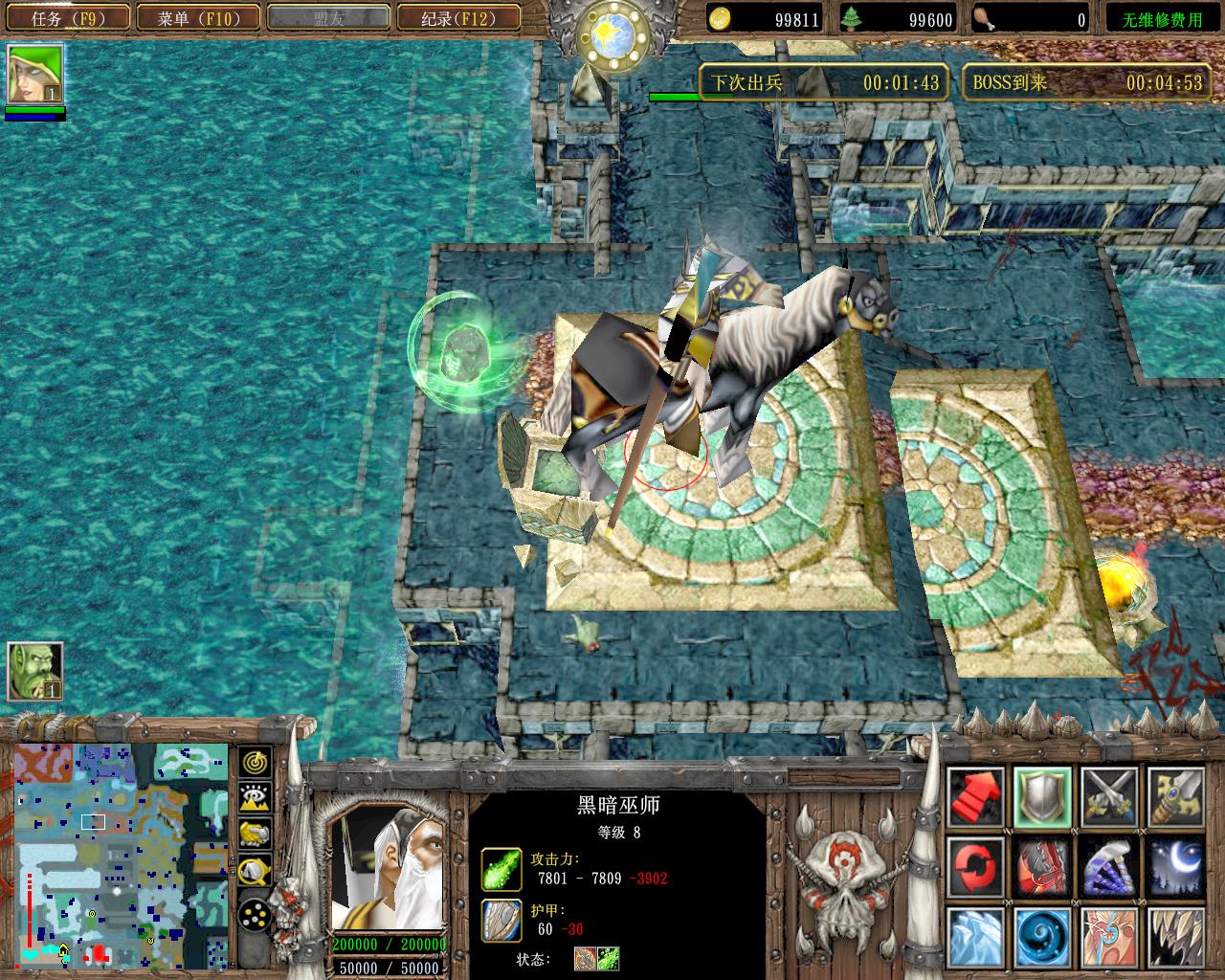The height and width of the screenshot is (980, 1225).
Task: Toggle minimap terrain display button
Action: tap(256, 798)
